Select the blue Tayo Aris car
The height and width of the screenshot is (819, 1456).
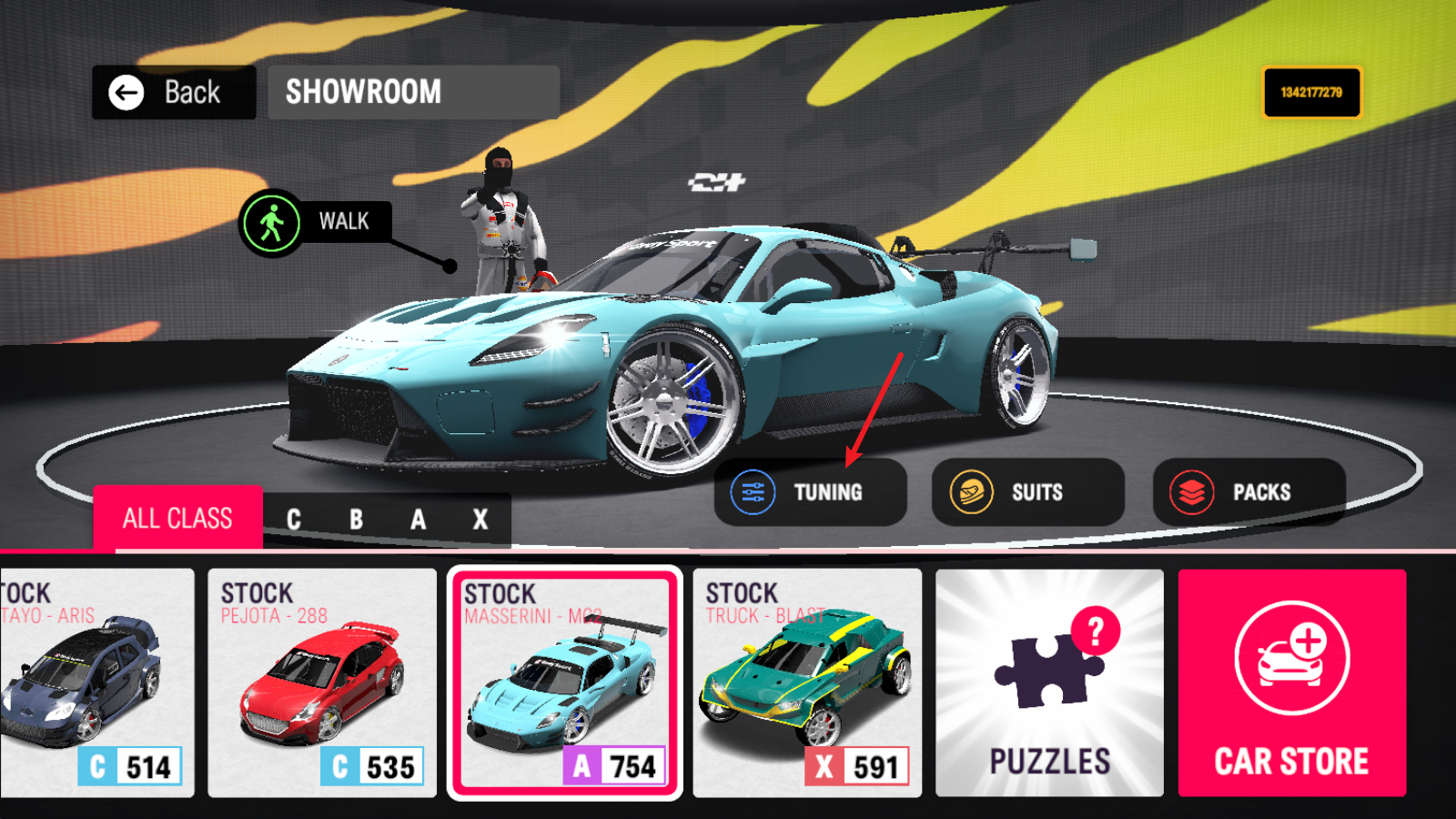pos(96,682)
